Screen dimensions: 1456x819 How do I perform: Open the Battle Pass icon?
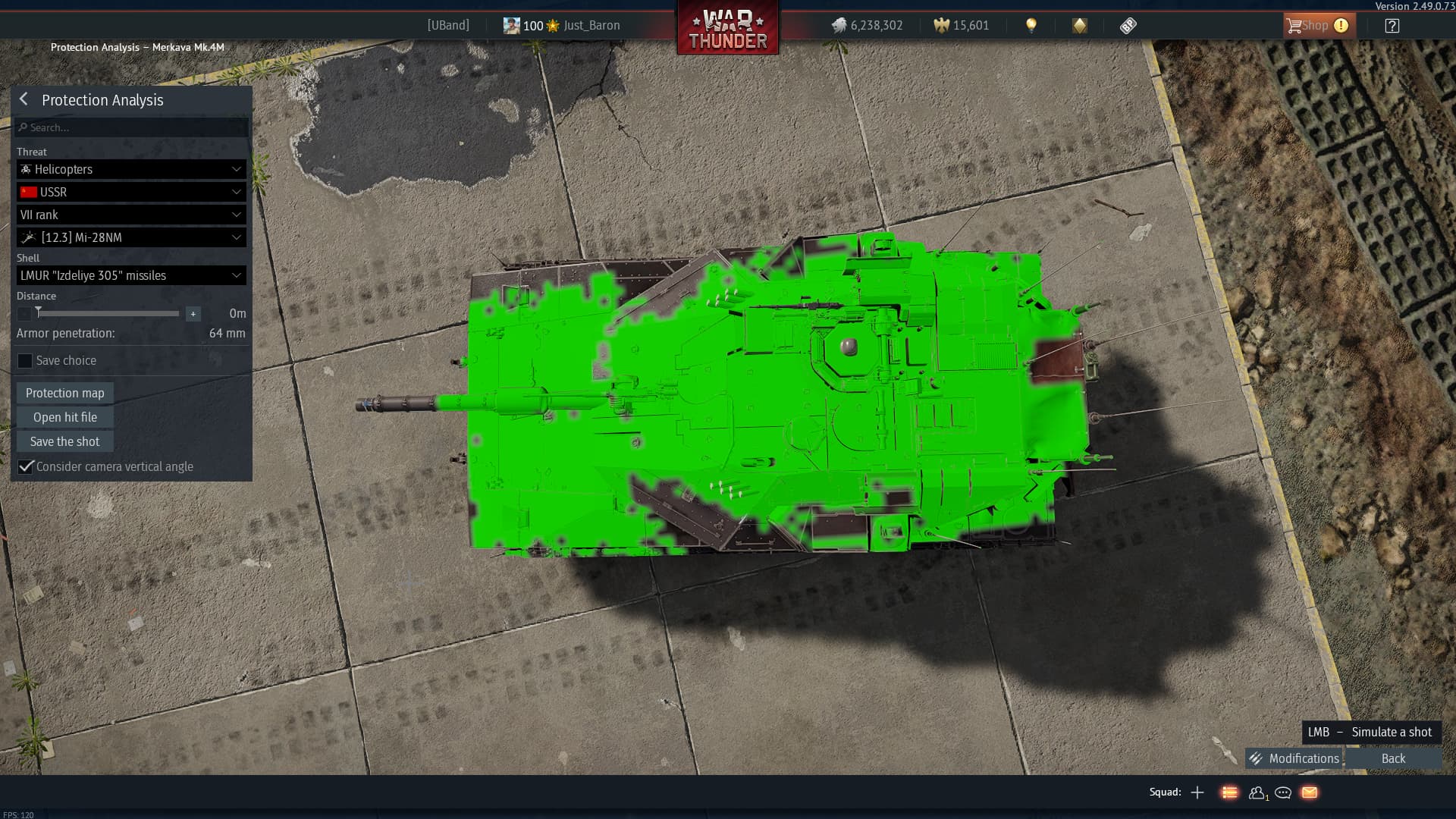[1129, 25]
